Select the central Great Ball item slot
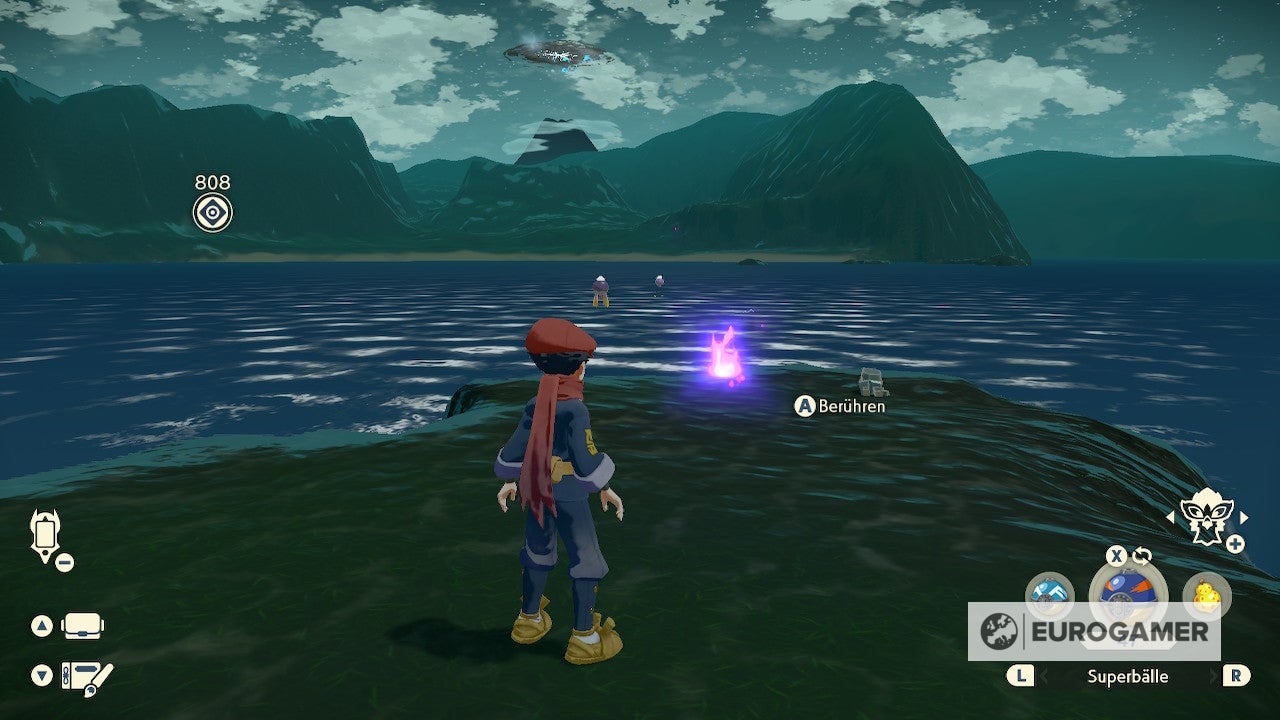 [x=1127, y=592]
